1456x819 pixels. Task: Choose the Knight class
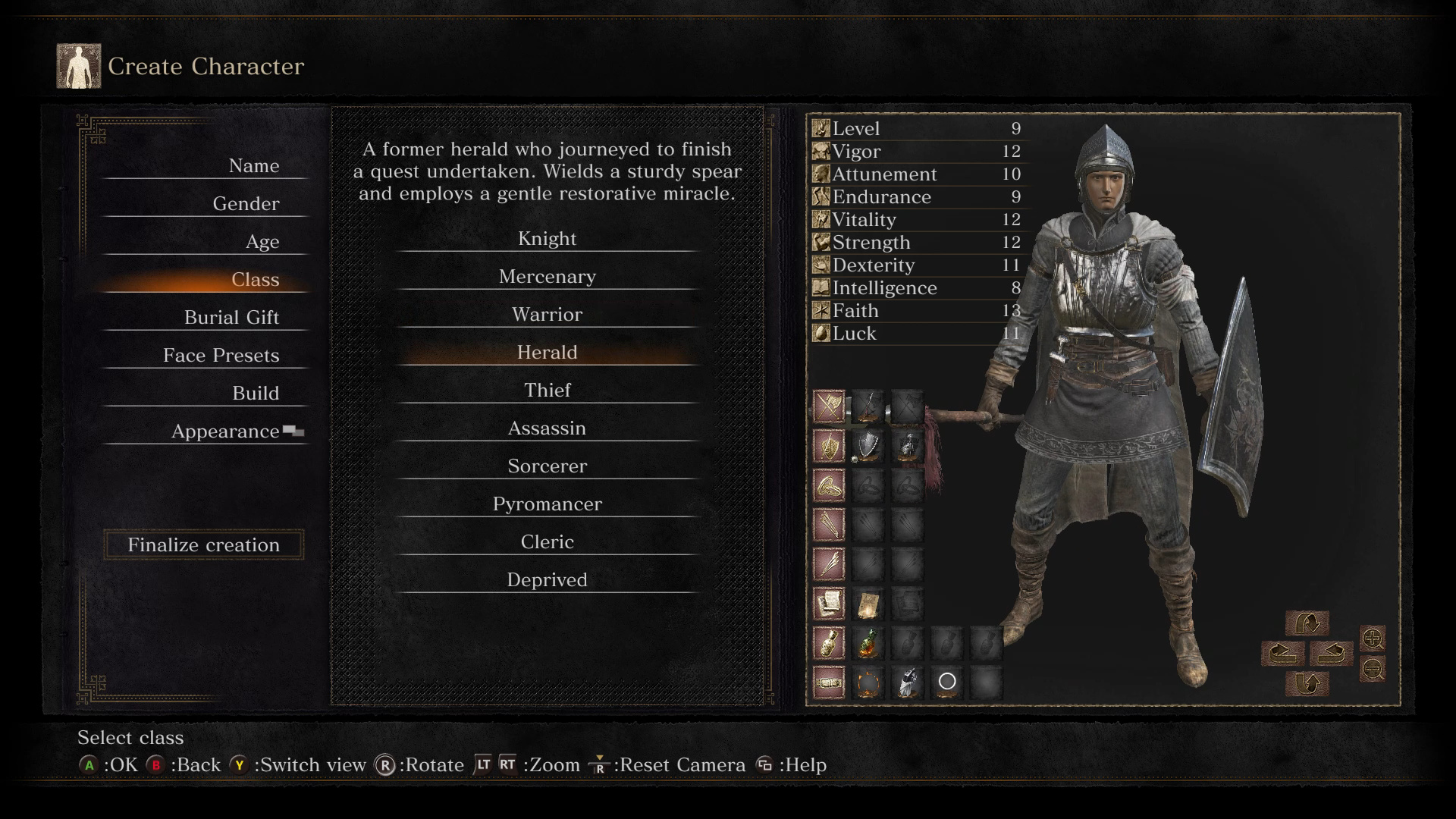(547, 239)
